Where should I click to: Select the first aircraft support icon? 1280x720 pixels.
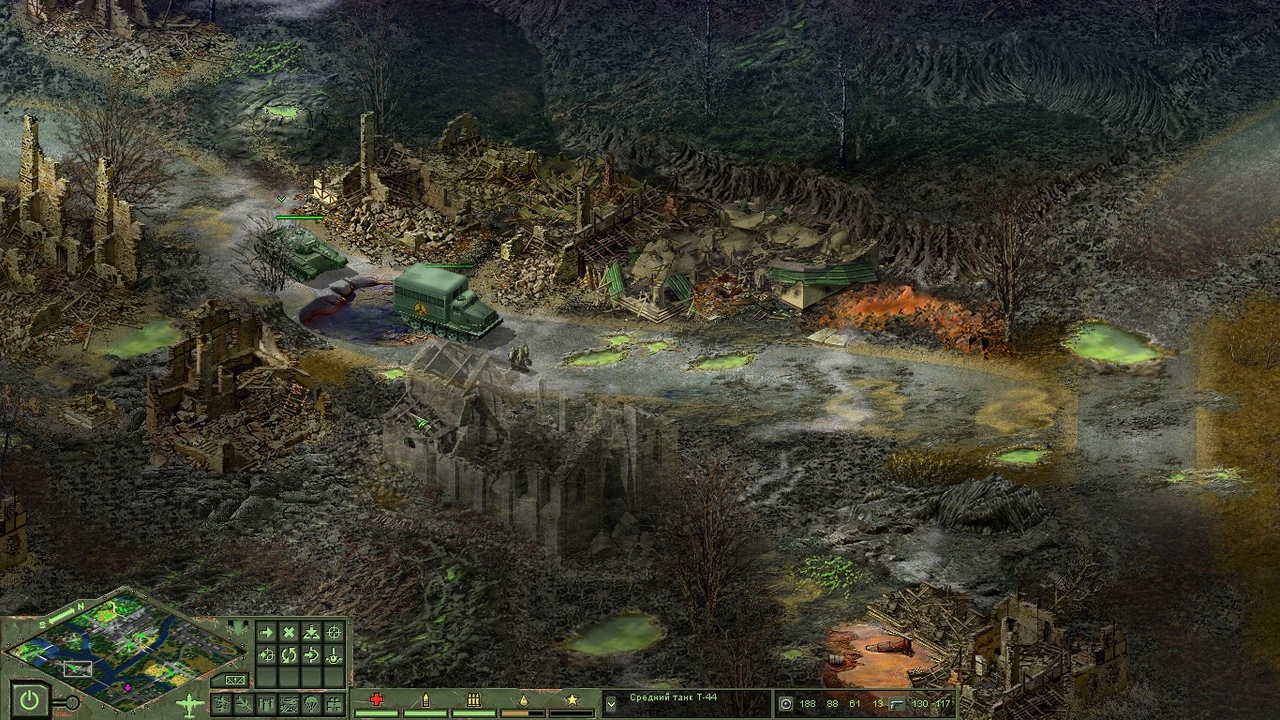pos(220,704)
